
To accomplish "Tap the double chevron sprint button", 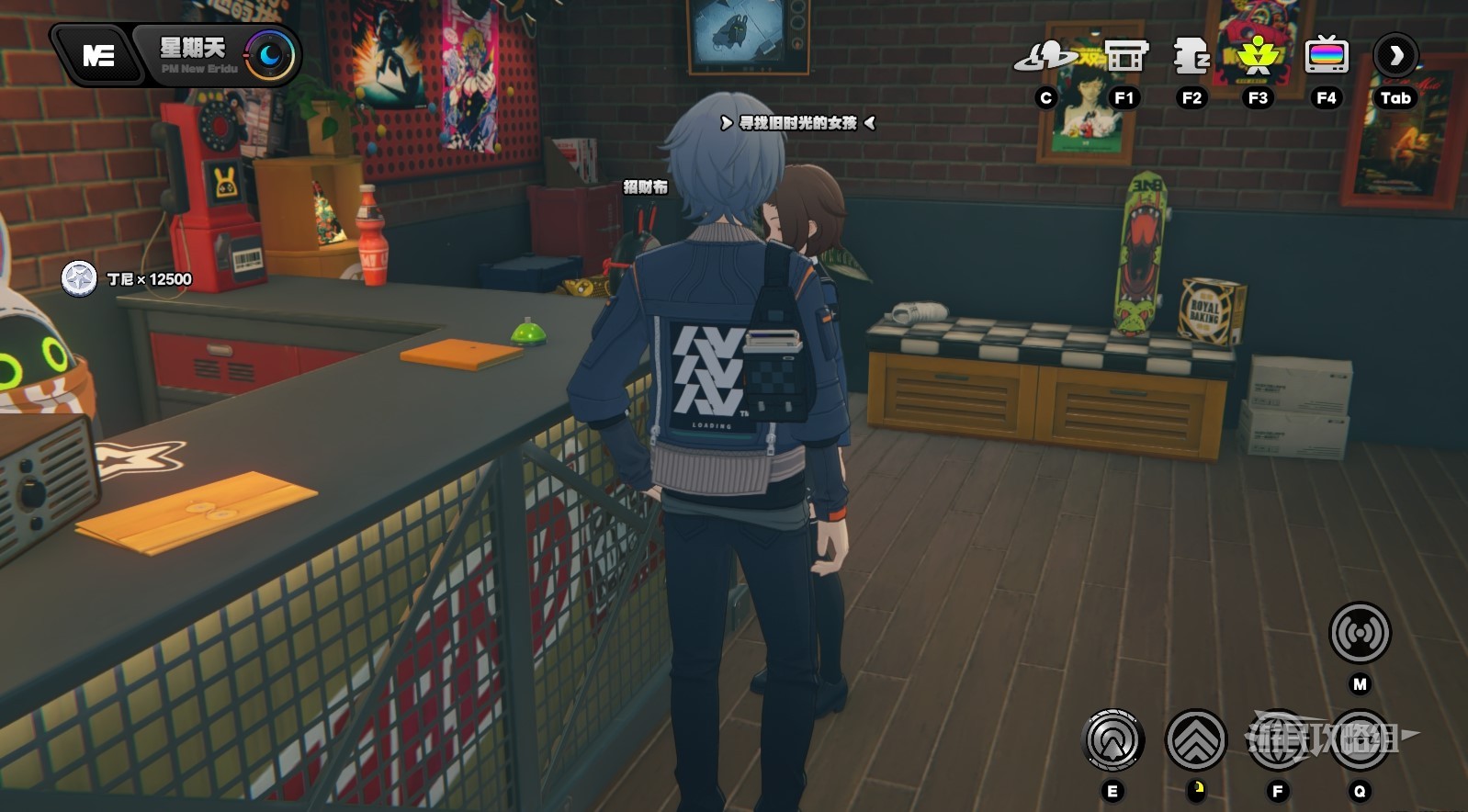I will tap(1196, 739).
